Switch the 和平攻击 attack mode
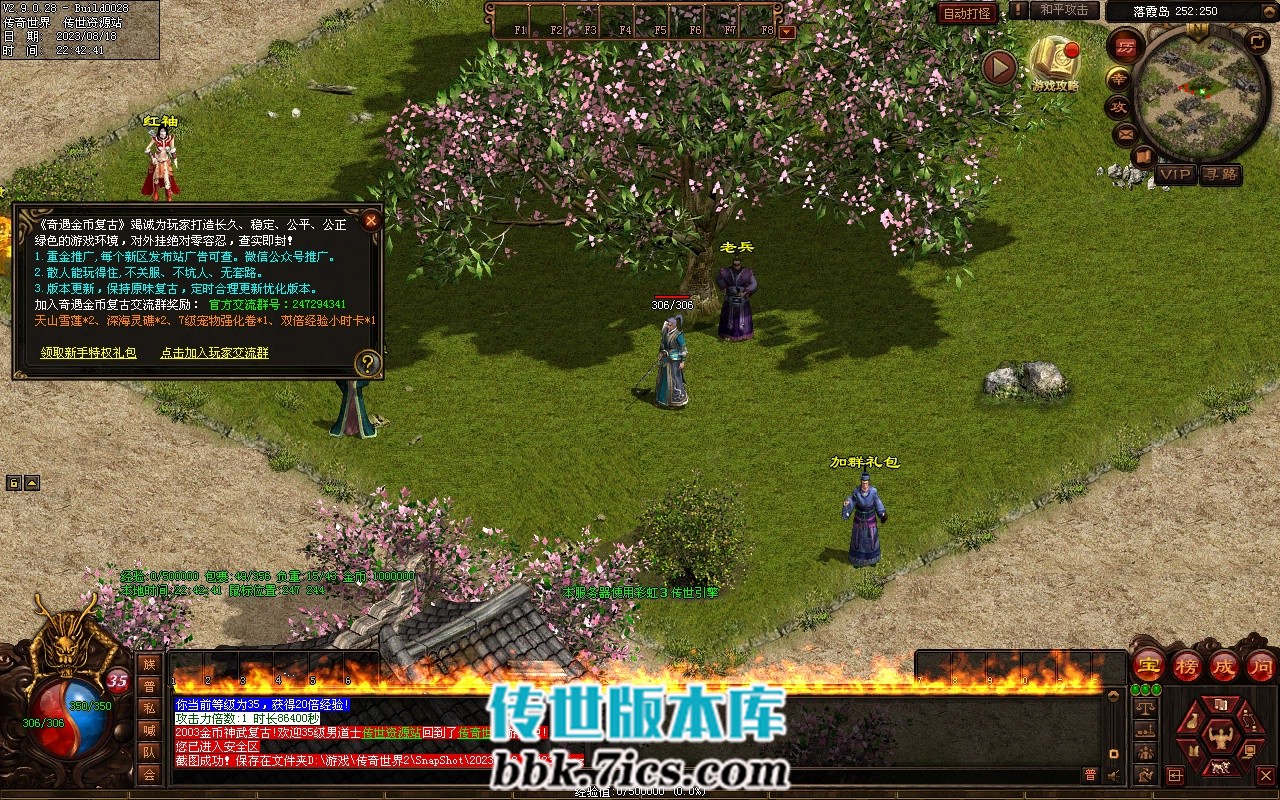The width and height of the screenshot is (1280, 800). (1063, 10)
